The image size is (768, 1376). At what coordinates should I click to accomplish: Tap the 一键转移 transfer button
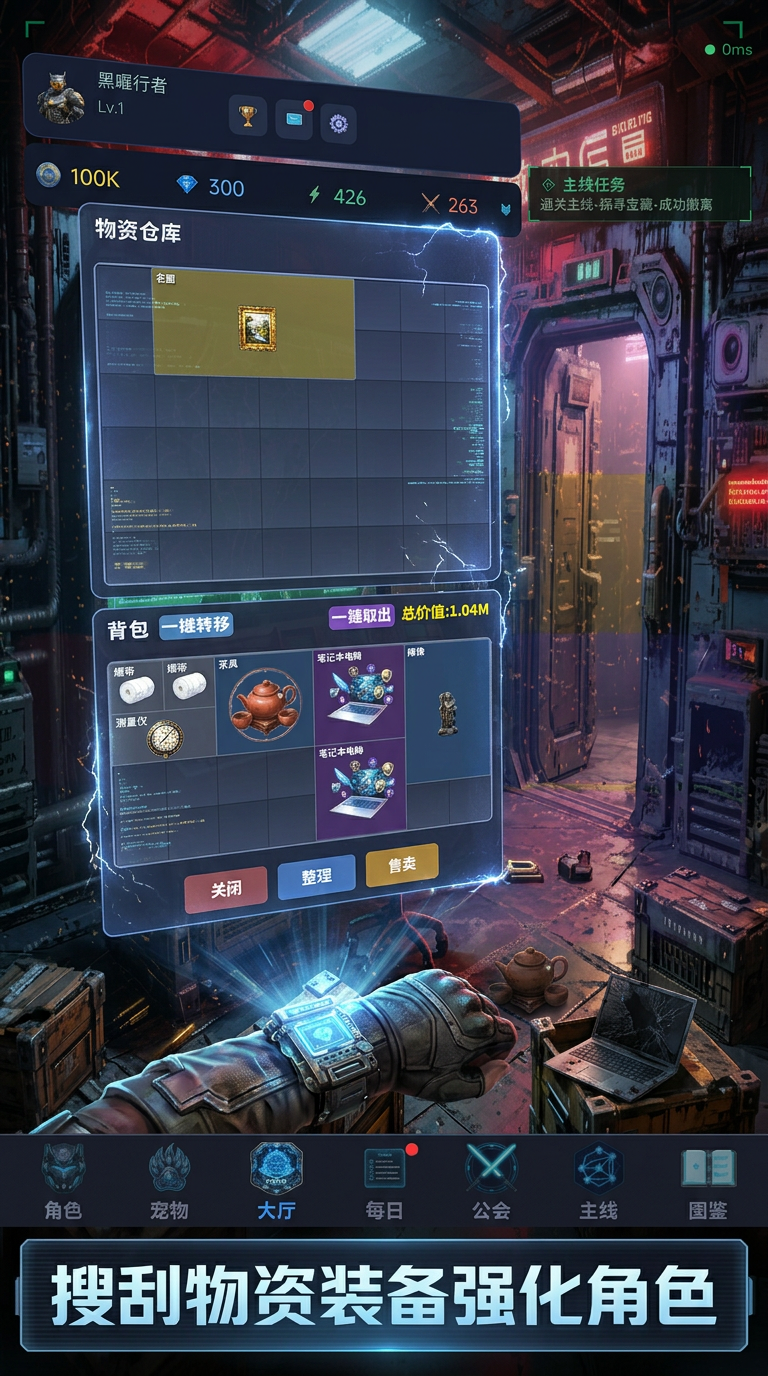(196, 626)
